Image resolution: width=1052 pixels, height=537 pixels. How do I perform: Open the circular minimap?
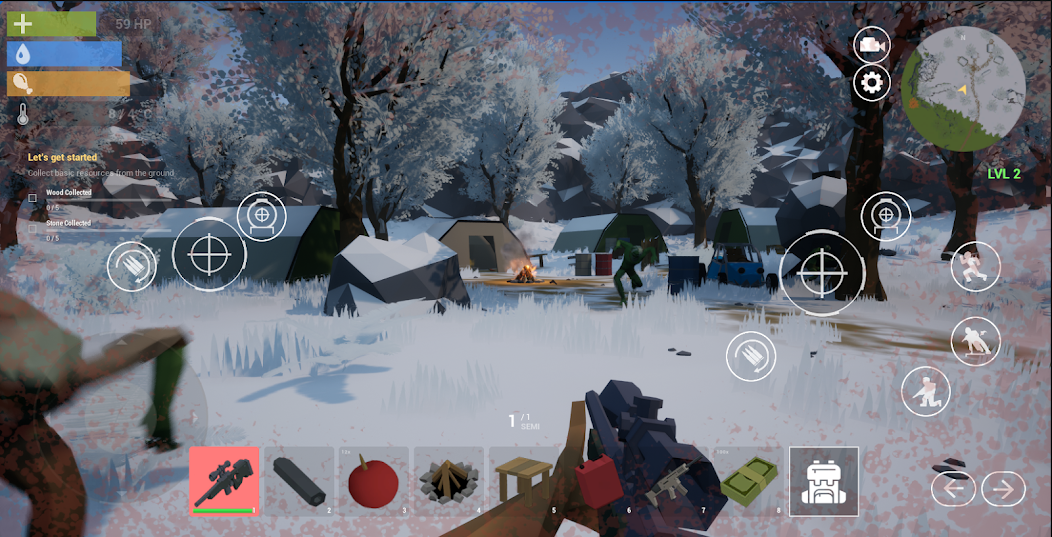(x=962, y=88)
